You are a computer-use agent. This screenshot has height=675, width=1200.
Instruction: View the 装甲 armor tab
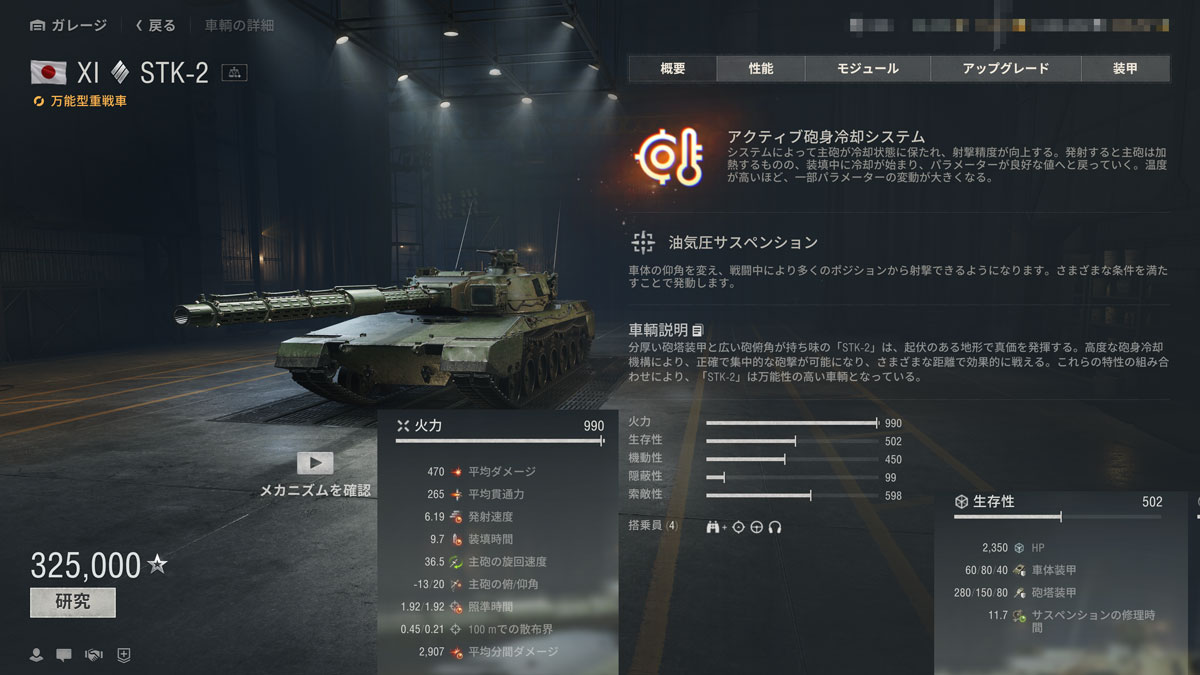click(x=1125, y=68)
